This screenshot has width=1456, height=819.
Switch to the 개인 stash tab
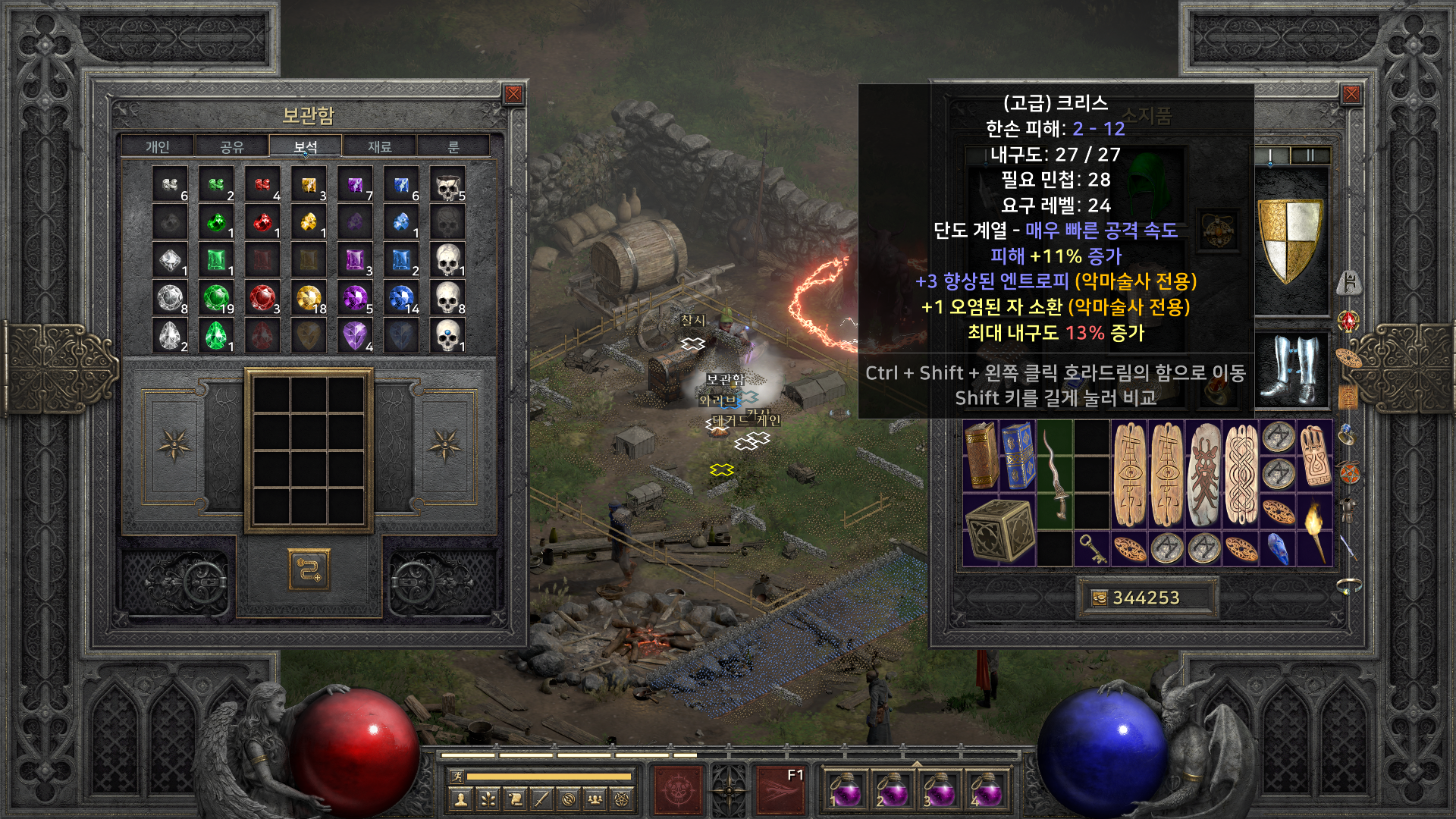pyautogui.click(x=158, y=146)
